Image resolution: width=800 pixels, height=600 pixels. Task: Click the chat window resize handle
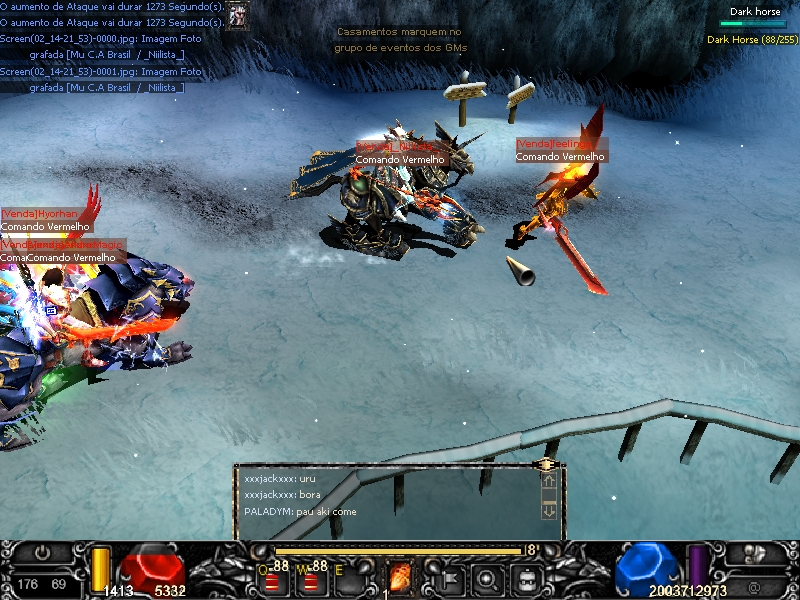coord(547,464)
